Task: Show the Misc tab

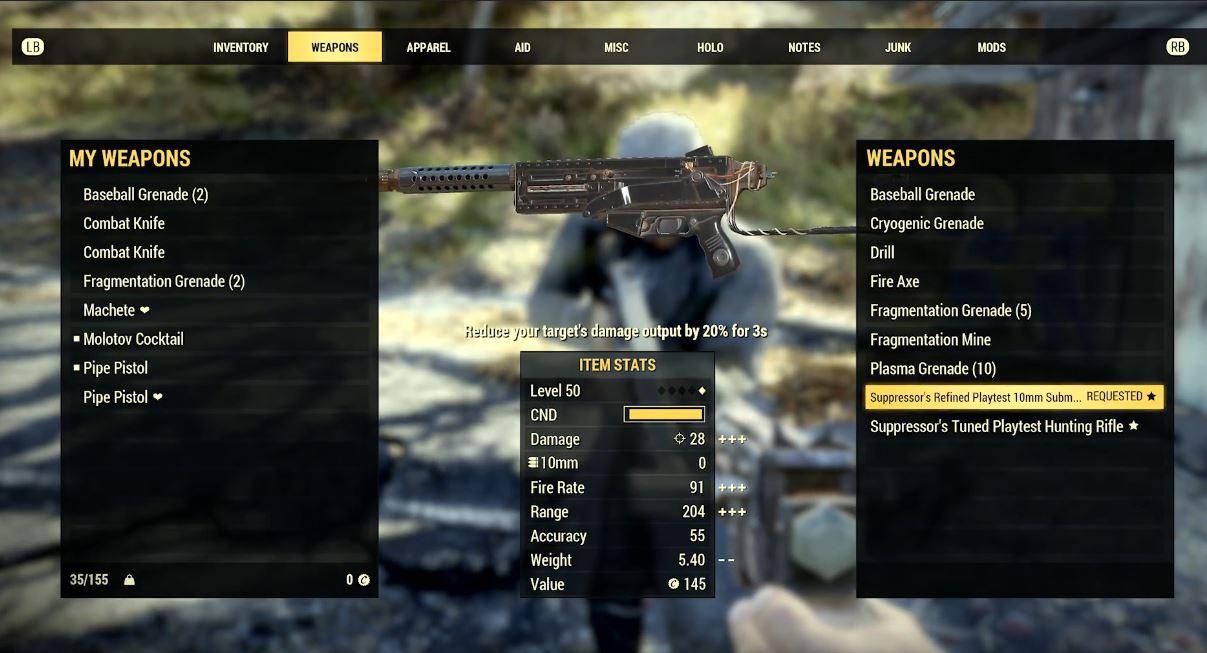Action: click(616, 47)
